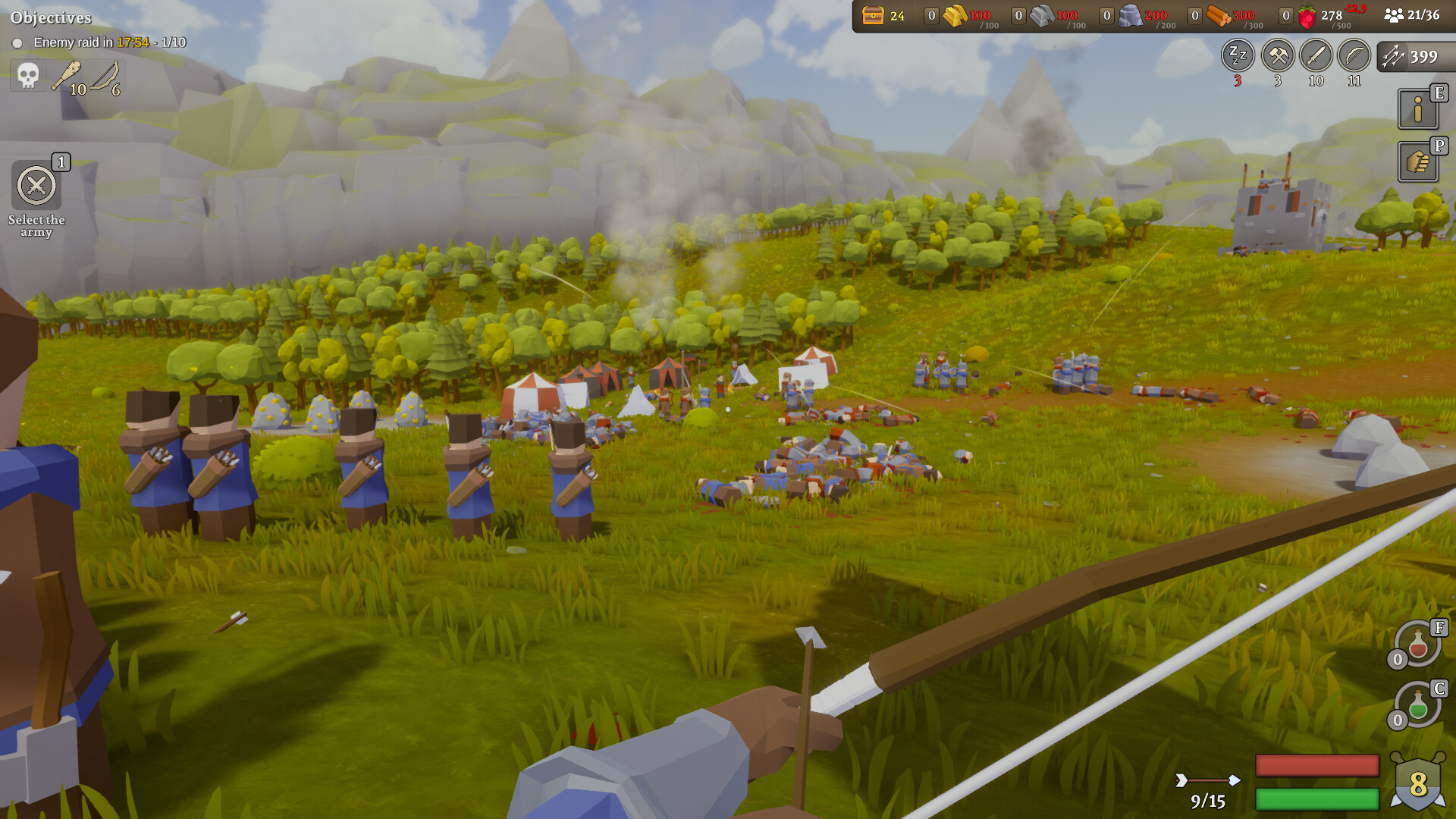This screenshot has width=1456, height=819.
Task: Select the hammer worker role icon
Action: tap(1278, 55)
